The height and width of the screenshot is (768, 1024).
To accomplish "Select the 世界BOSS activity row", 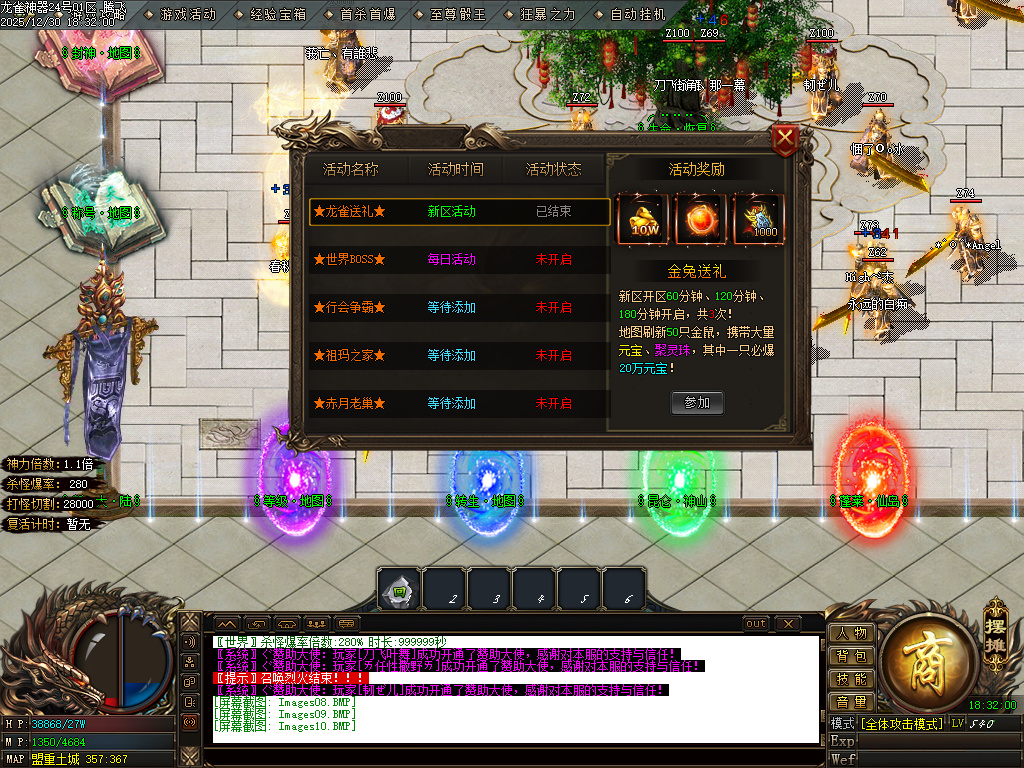I will point(459,260).
